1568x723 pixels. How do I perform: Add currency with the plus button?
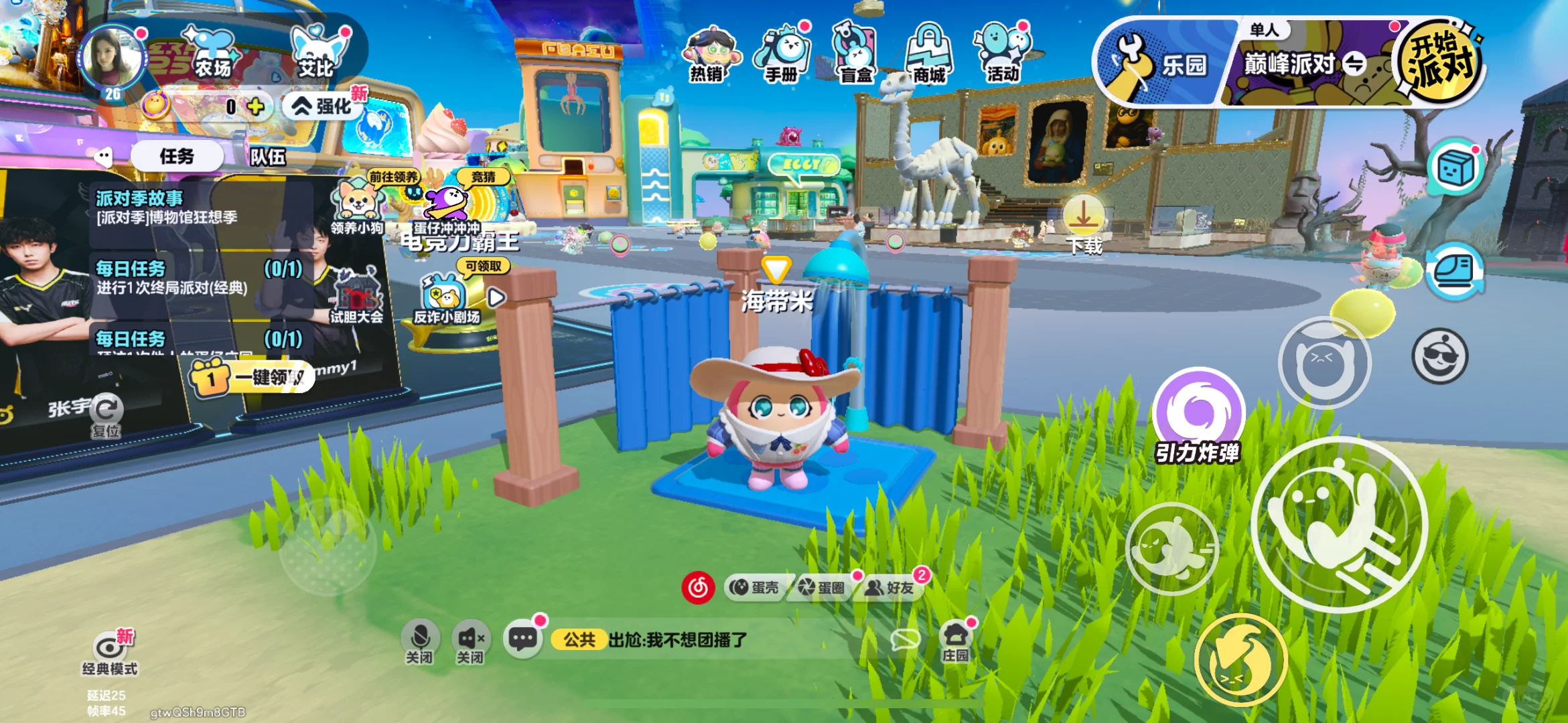coord(255,106)
